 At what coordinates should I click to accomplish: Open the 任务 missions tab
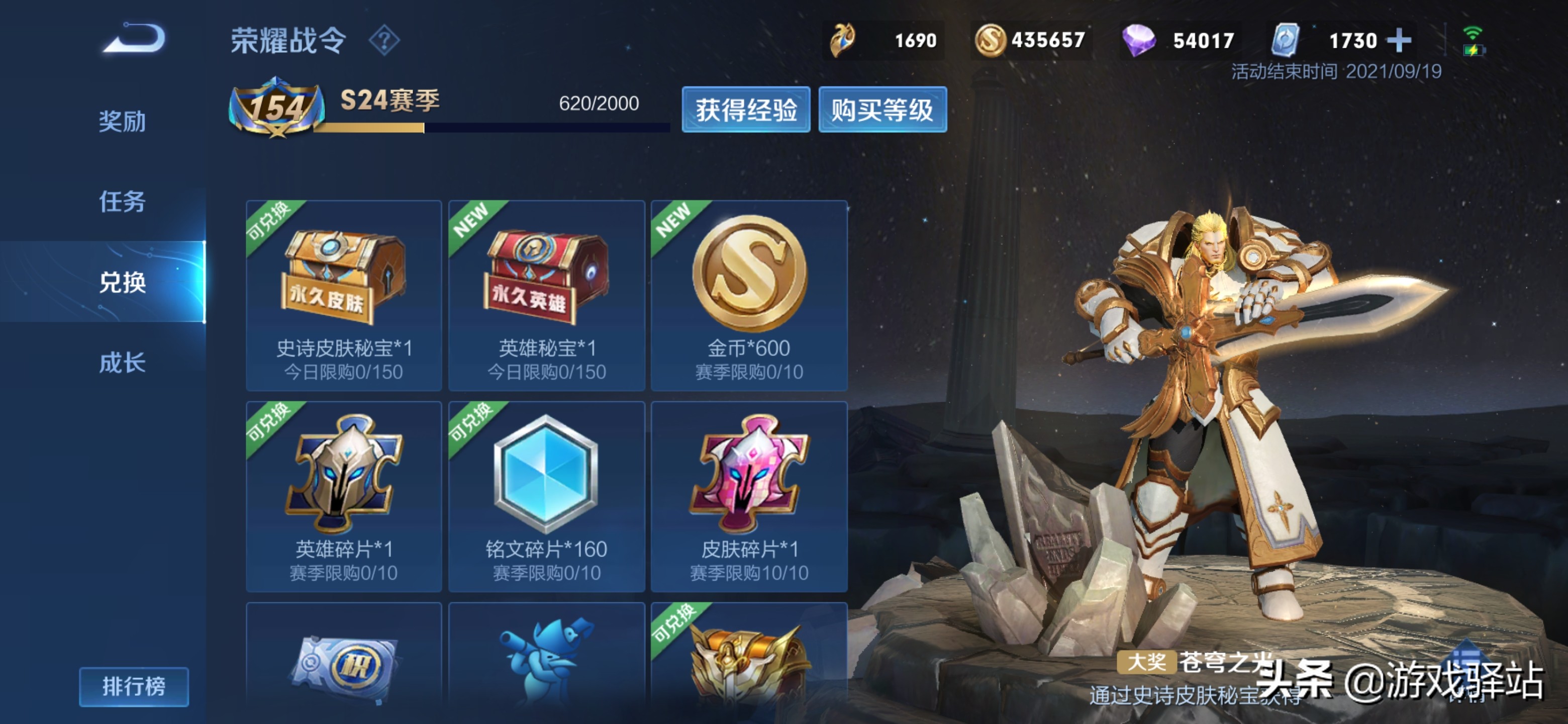click(x=122, y=202)
